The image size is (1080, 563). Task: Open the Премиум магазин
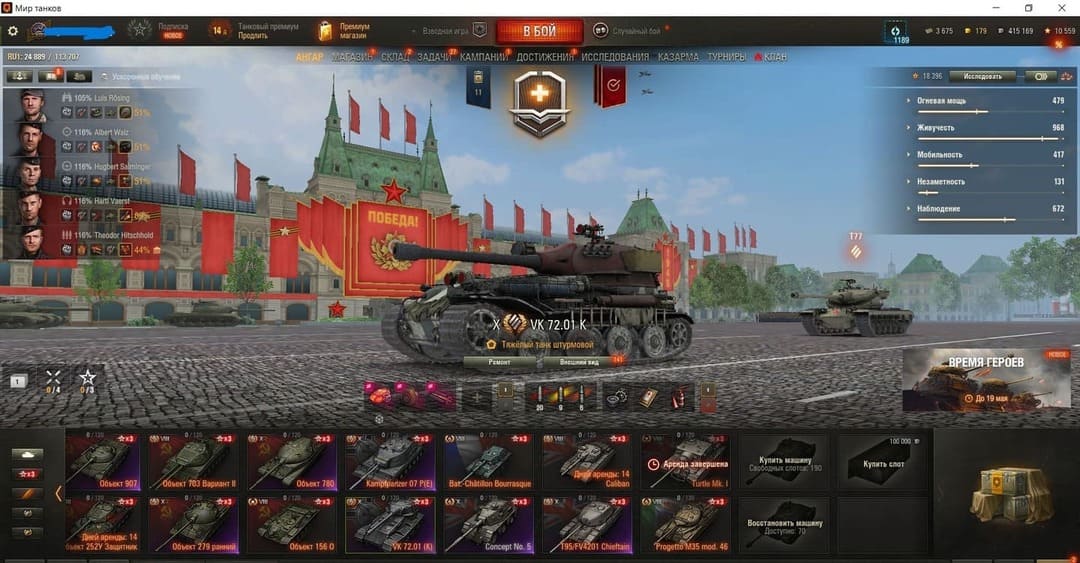(345, 31)
